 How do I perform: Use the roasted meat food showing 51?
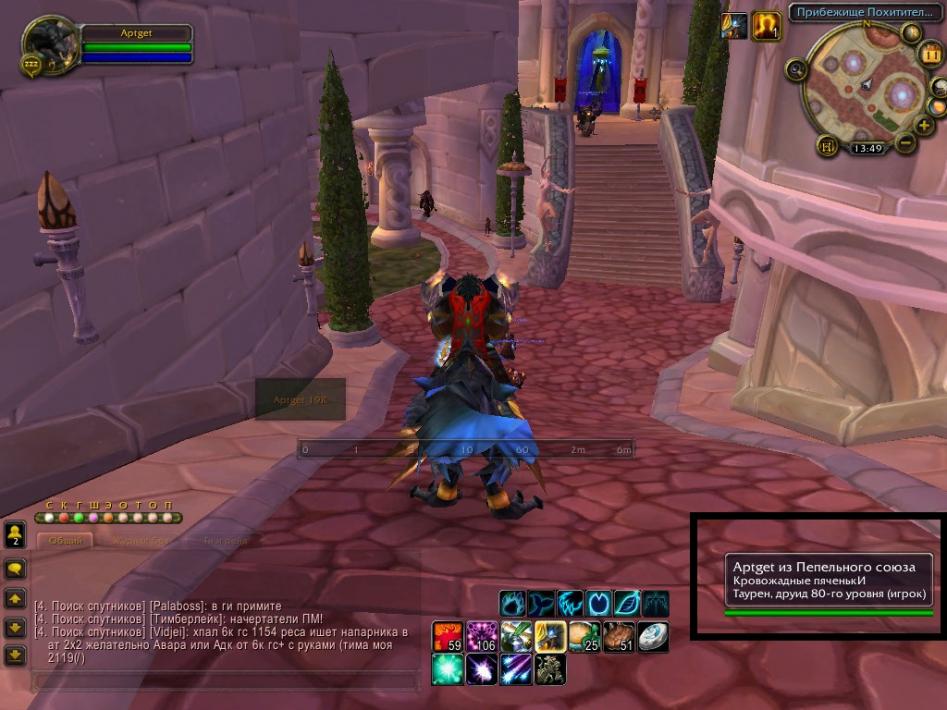[x=619, y=636]
